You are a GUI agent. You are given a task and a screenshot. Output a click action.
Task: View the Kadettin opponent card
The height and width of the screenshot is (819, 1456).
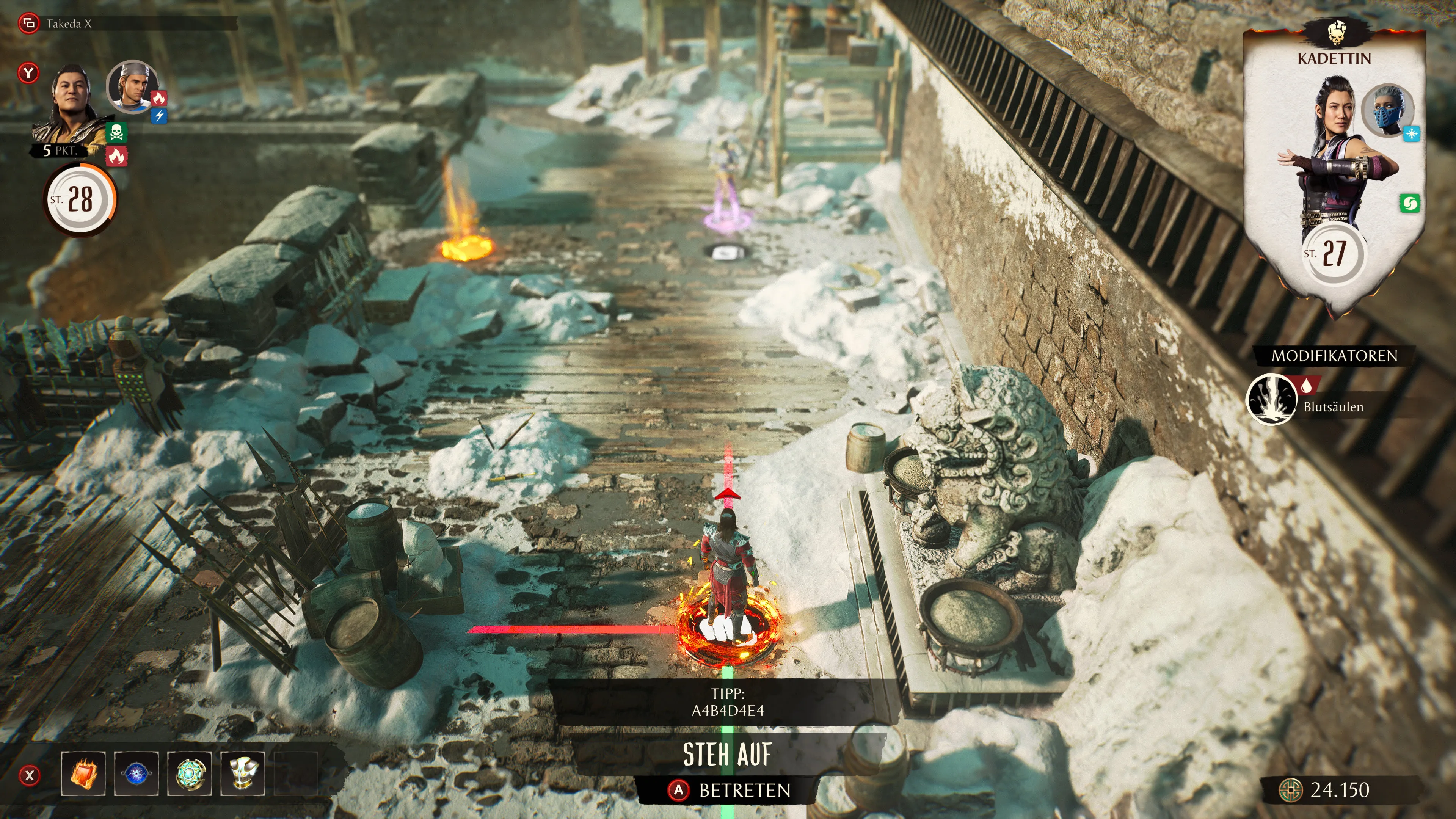(1334, 169)
